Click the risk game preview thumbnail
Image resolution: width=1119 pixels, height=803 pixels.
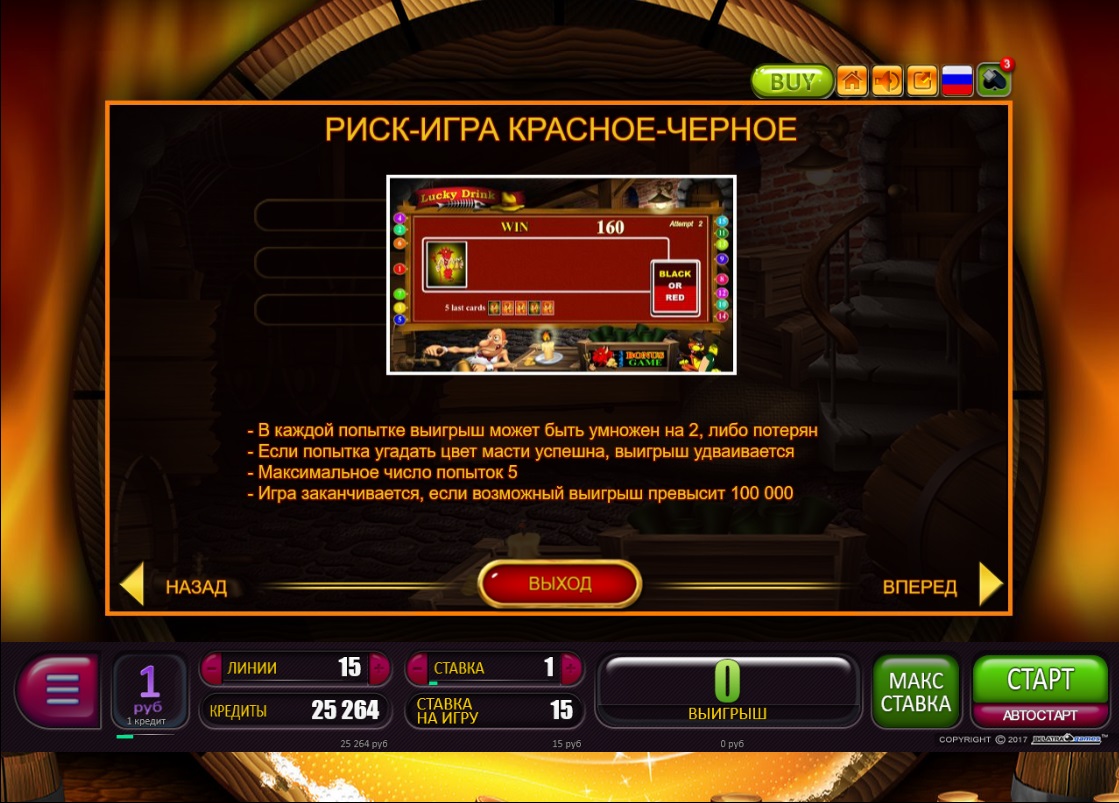pyautogui.click(x=561, y=275)
